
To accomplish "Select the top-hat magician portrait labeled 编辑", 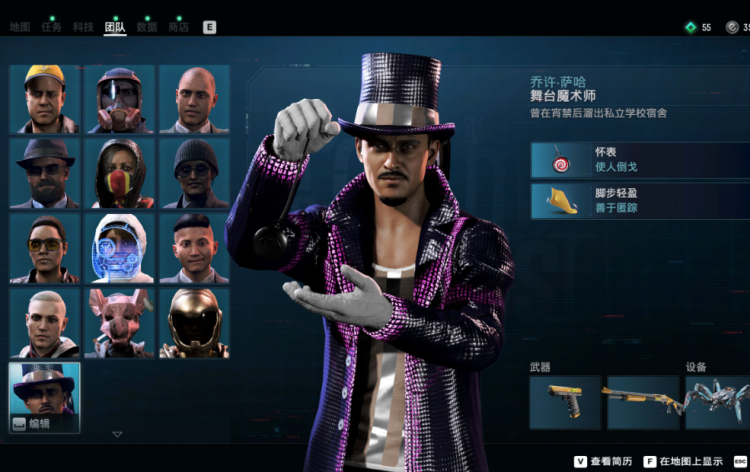I will [44, 397].
